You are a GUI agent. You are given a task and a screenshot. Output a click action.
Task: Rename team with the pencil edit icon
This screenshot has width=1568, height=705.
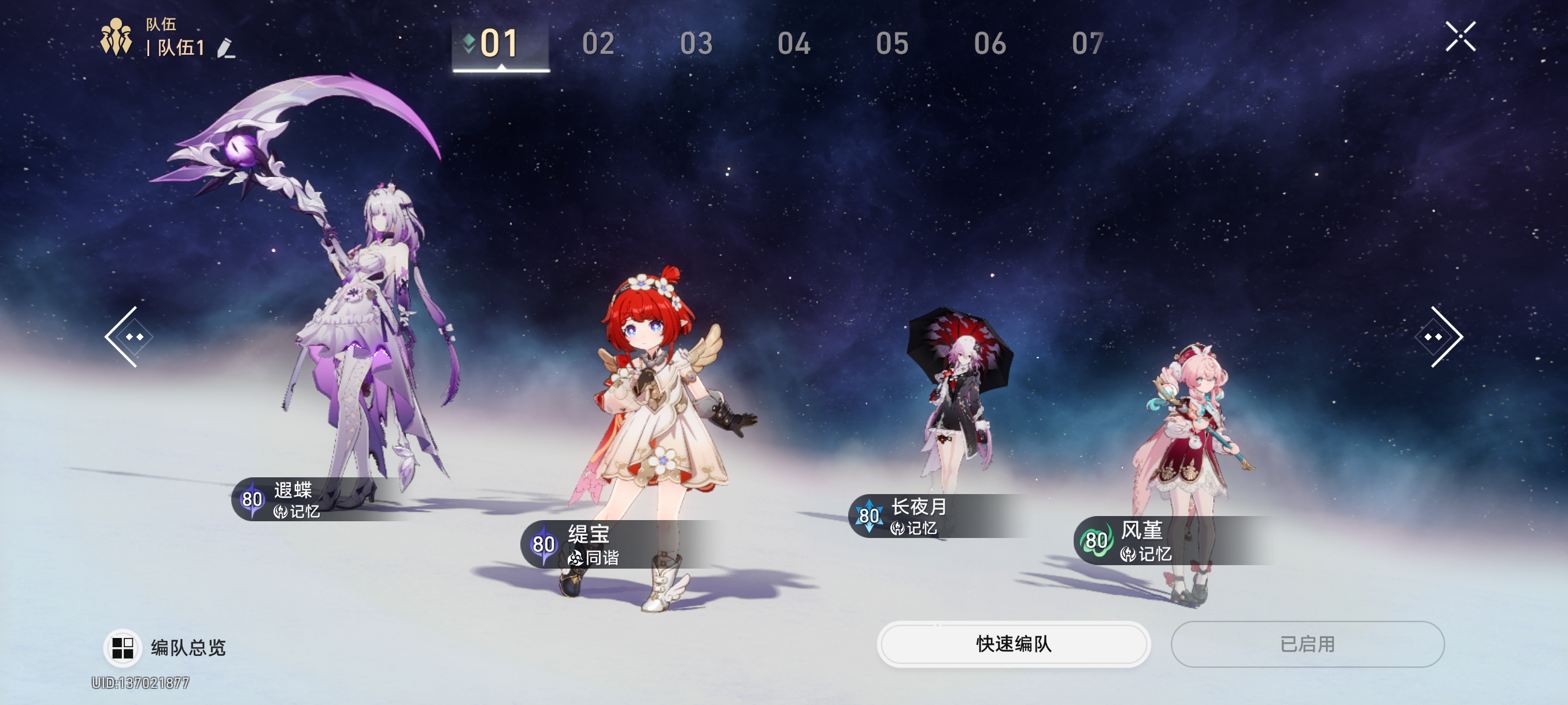click(226, 48)
